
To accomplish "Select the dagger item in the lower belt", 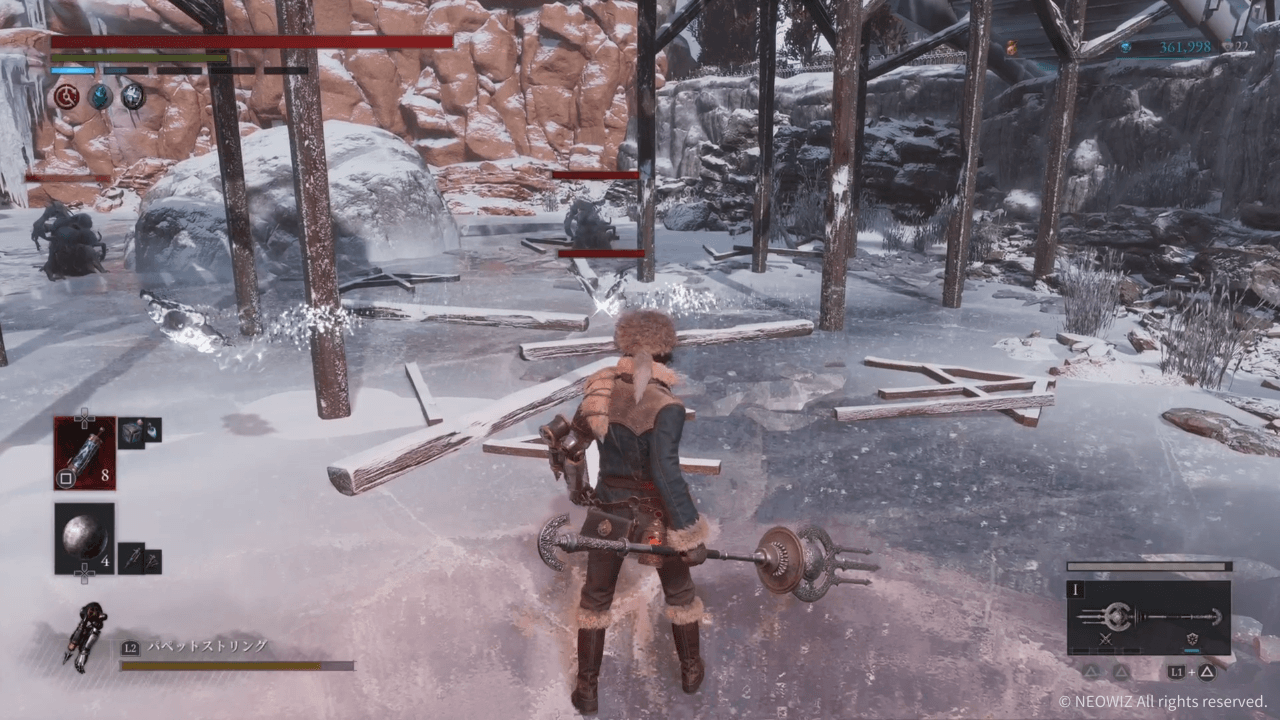I will tap(132, 557).
